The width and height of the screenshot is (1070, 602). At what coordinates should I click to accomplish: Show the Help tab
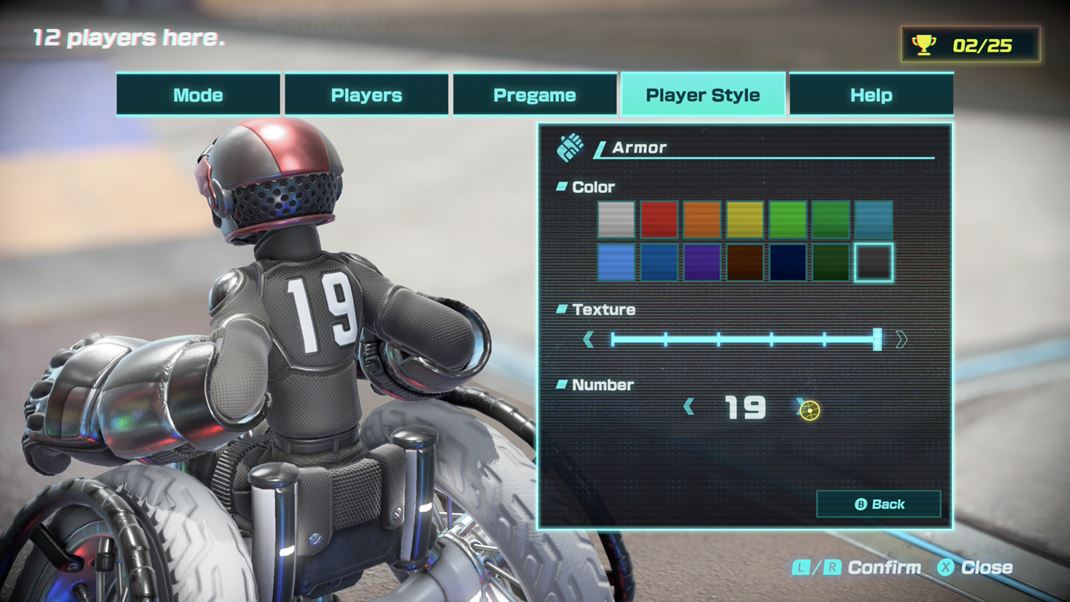point(870,95)
